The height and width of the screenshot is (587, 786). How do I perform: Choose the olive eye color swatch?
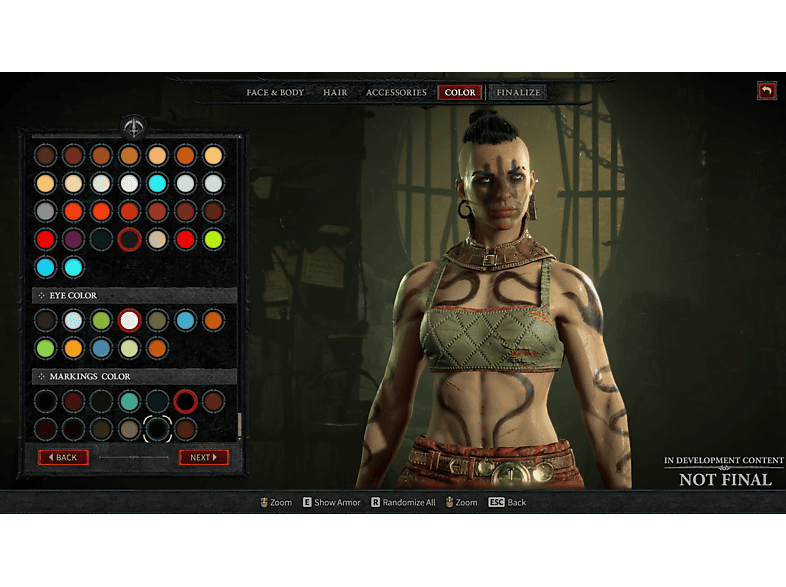click(157, 320)
